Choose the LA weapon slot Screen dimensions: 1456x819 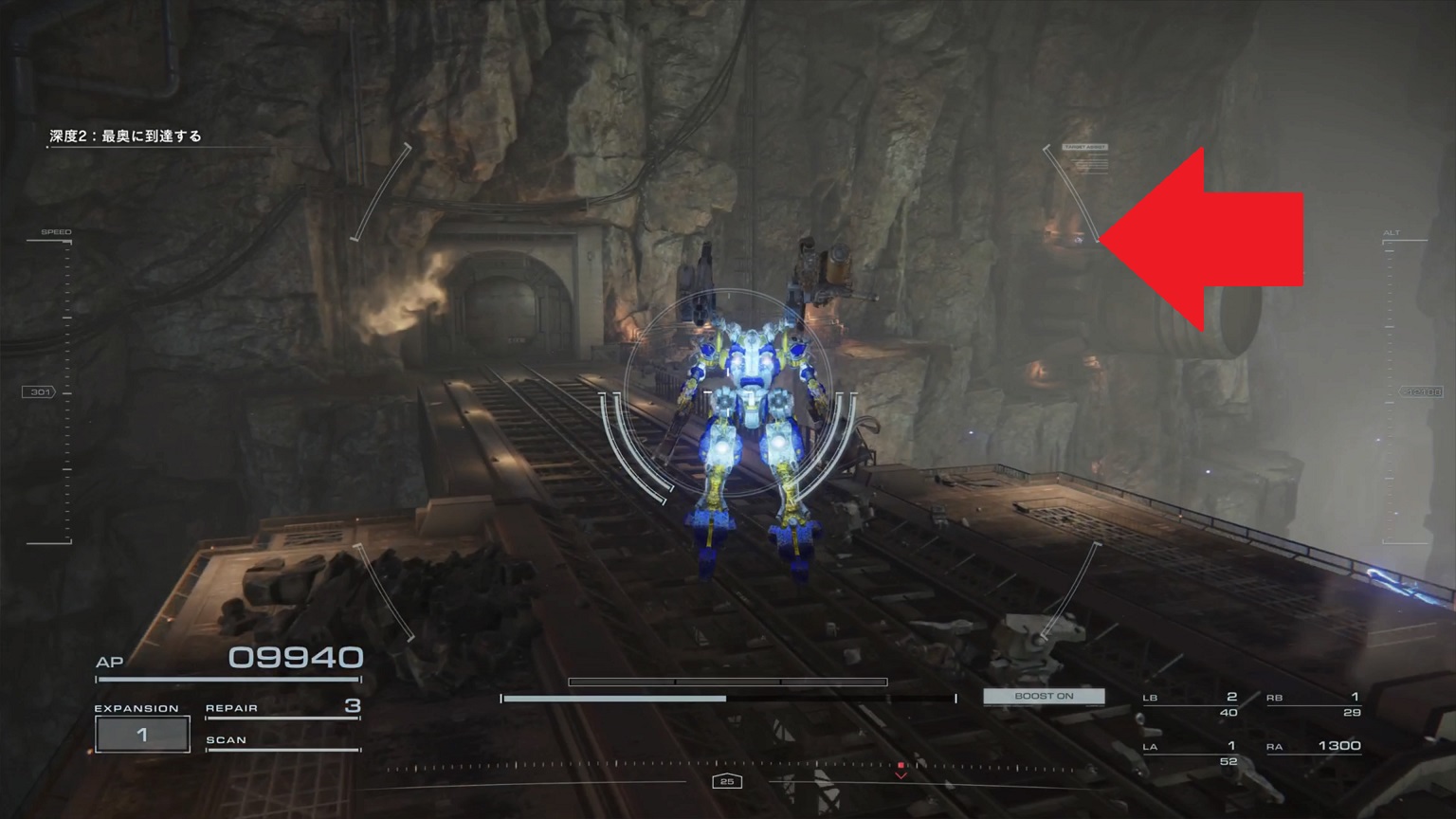tap(1191, 753)
